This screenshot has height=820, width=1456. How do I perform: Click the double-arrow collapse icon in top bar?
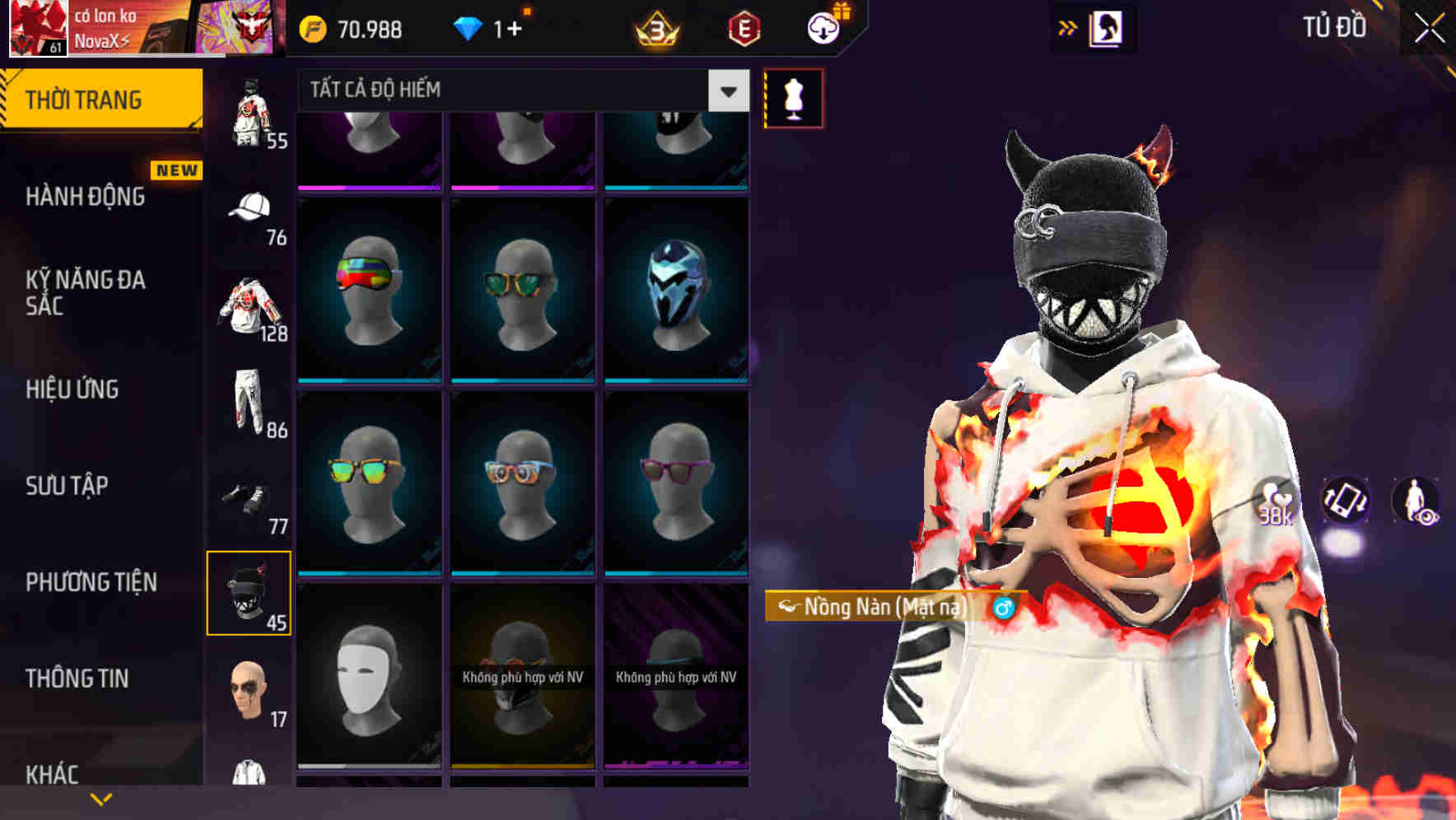[1067, 27]
